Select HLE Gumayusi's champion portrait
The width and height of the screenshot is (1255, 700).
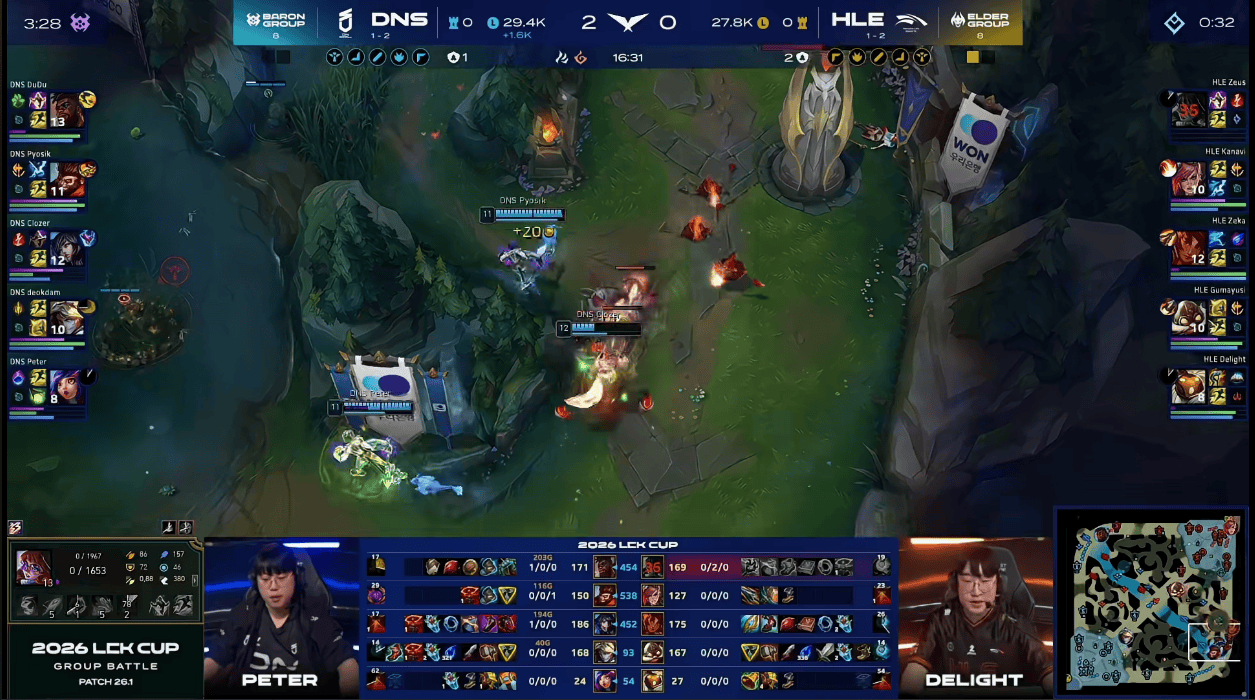pos(1188,317)
